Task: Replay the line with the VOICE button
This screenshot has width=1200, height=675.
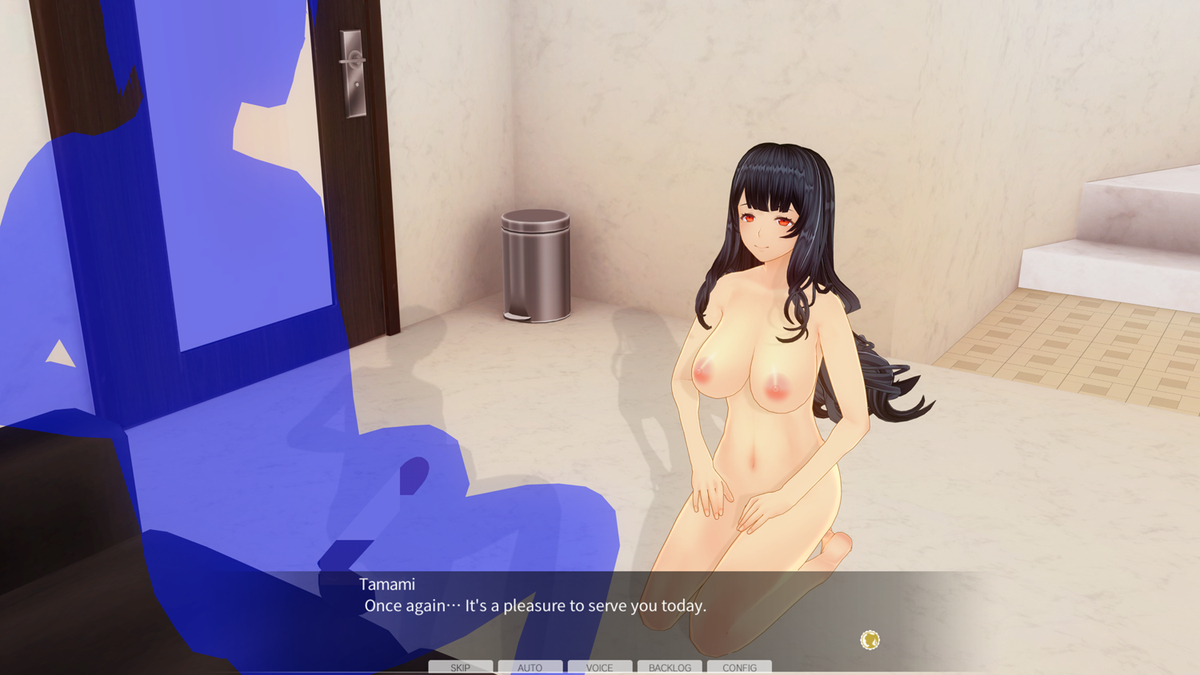Action: tap(600, 667)
